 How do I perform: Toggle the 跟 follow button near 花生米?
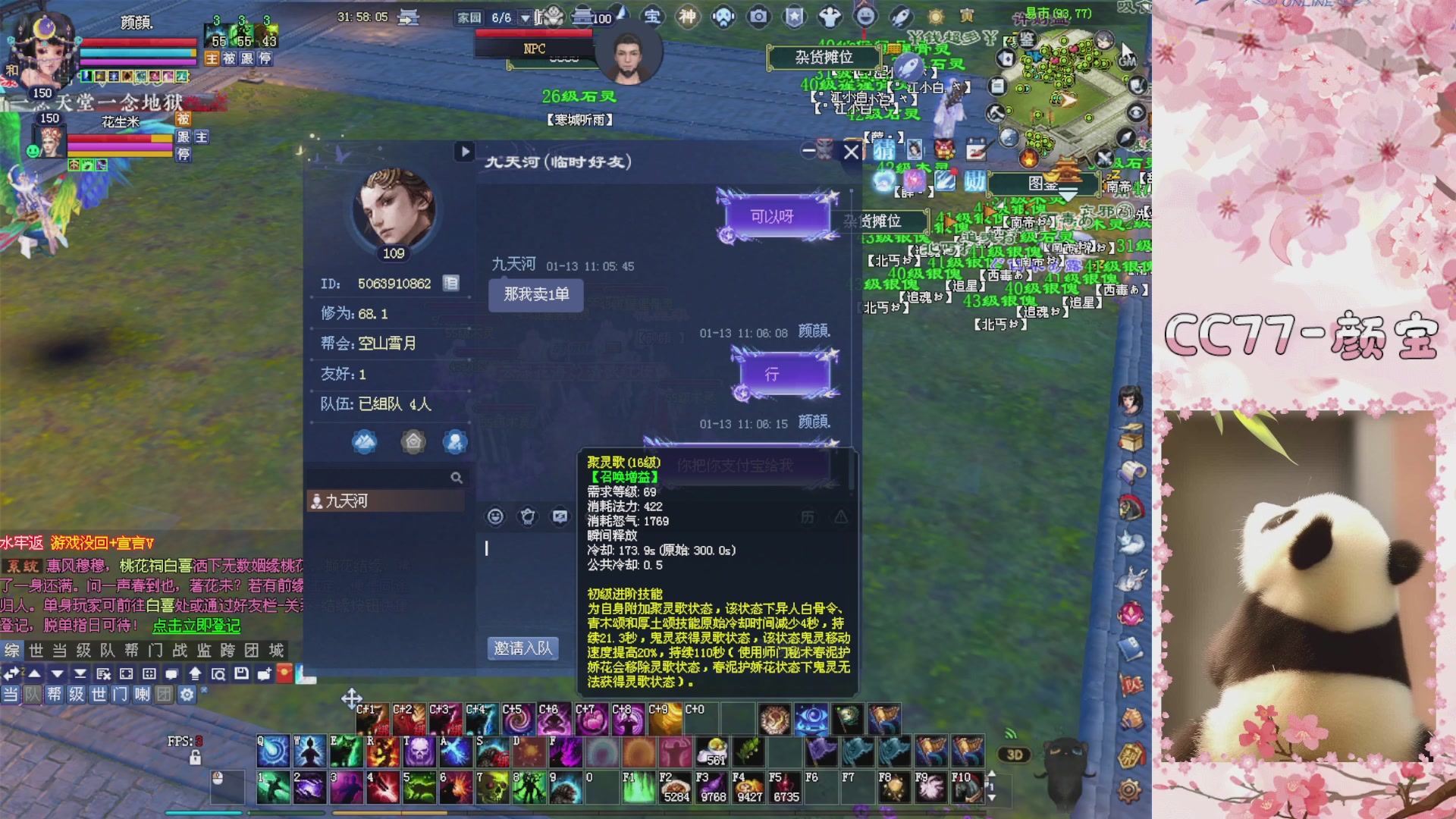[183, 137]
